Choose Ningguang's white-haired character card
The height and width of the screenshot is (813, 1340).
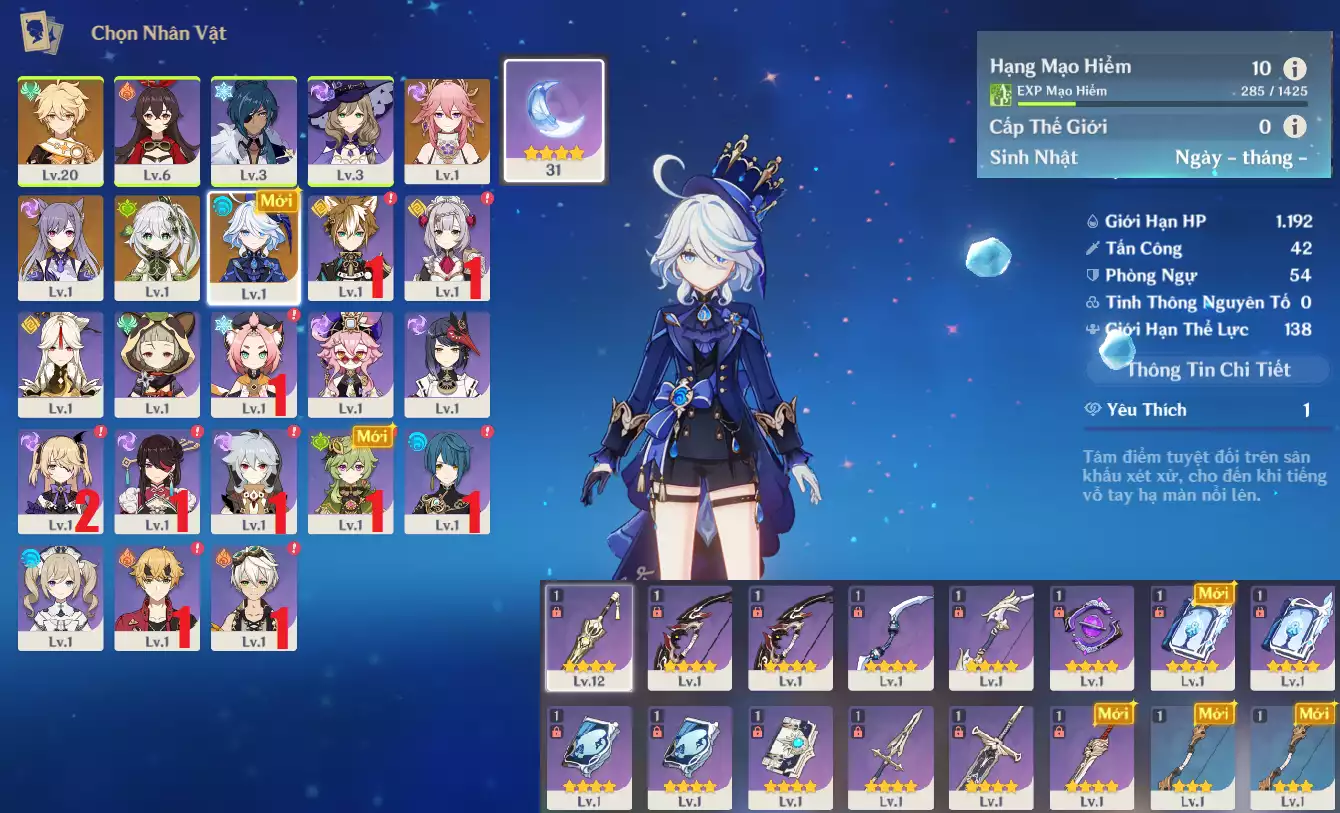(x=60, y=364)
